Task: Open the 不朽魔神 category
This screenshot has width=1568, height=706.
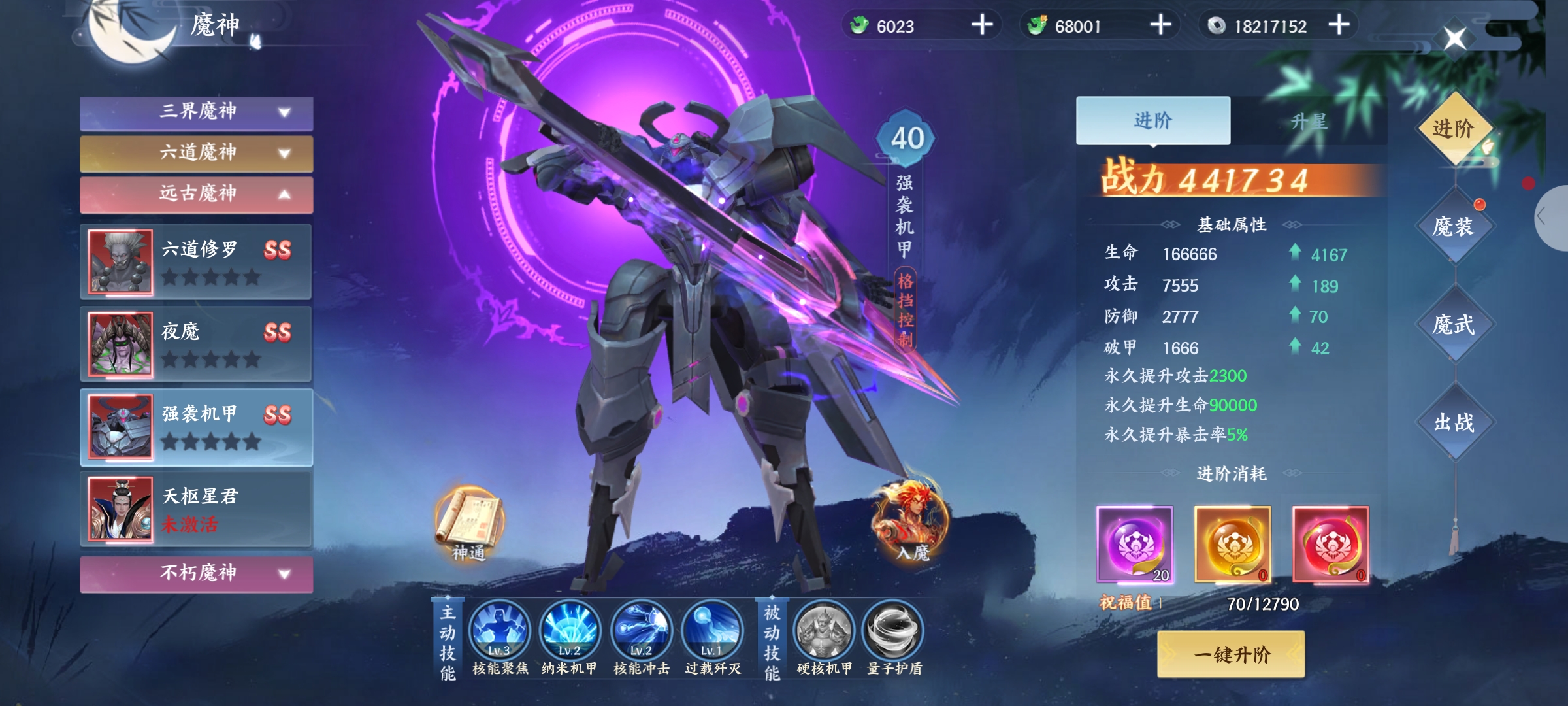Action: [196, 574]
